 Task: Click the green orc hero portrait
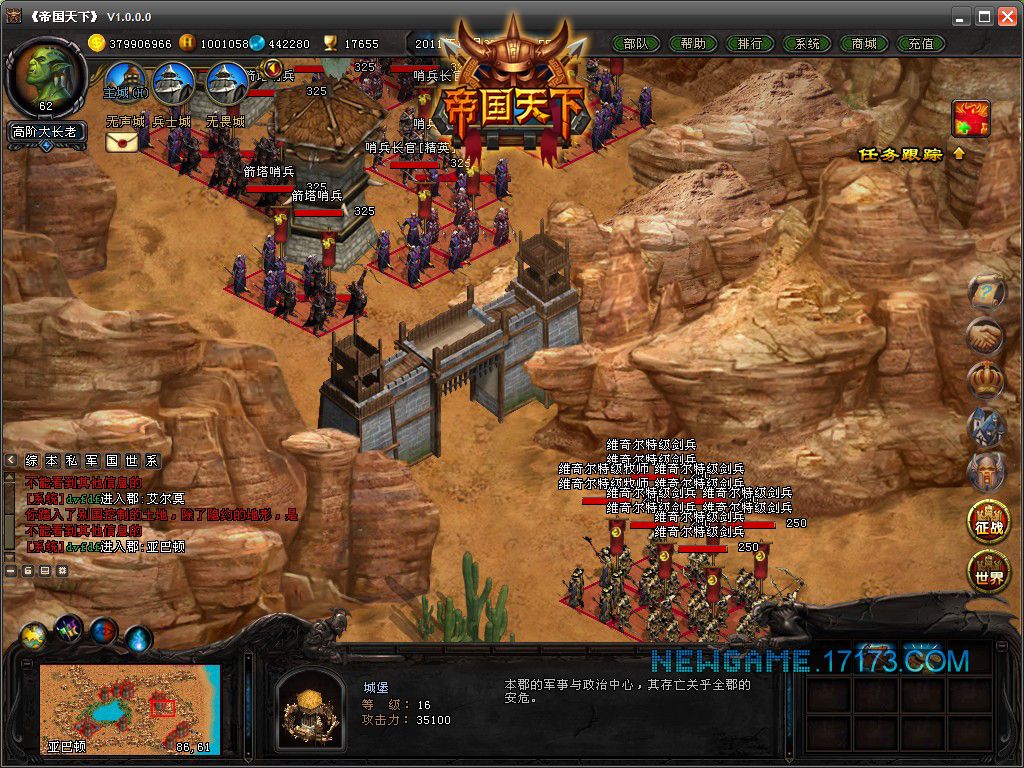(x=46, y=76)
